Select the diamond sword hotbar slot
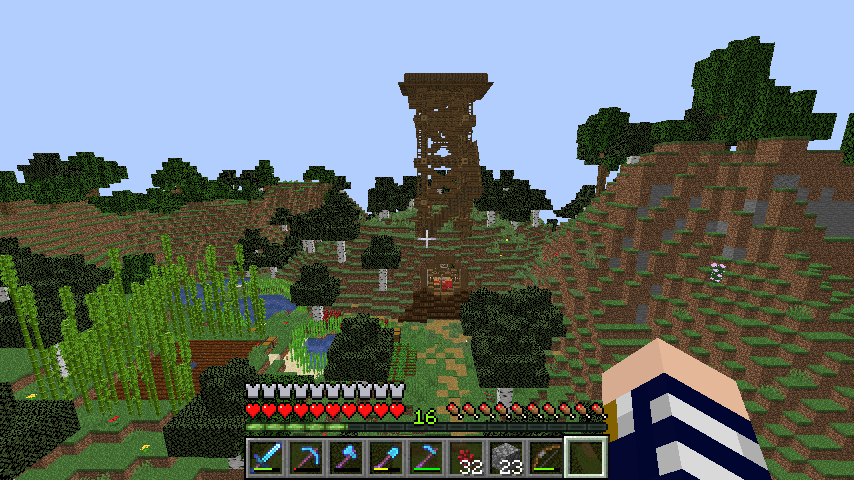Viewport: 854px width, 480px height. point(265,457)
